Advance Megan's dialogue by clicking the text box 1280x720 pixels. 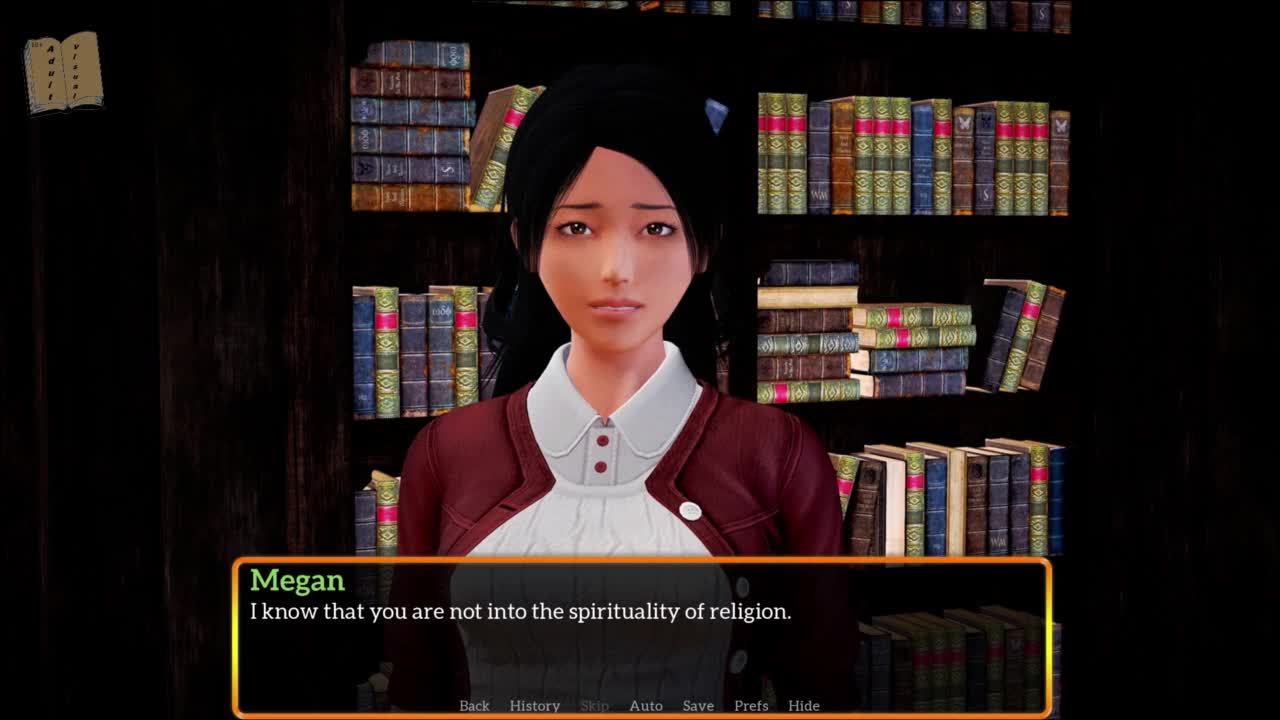tap(640, 640)
